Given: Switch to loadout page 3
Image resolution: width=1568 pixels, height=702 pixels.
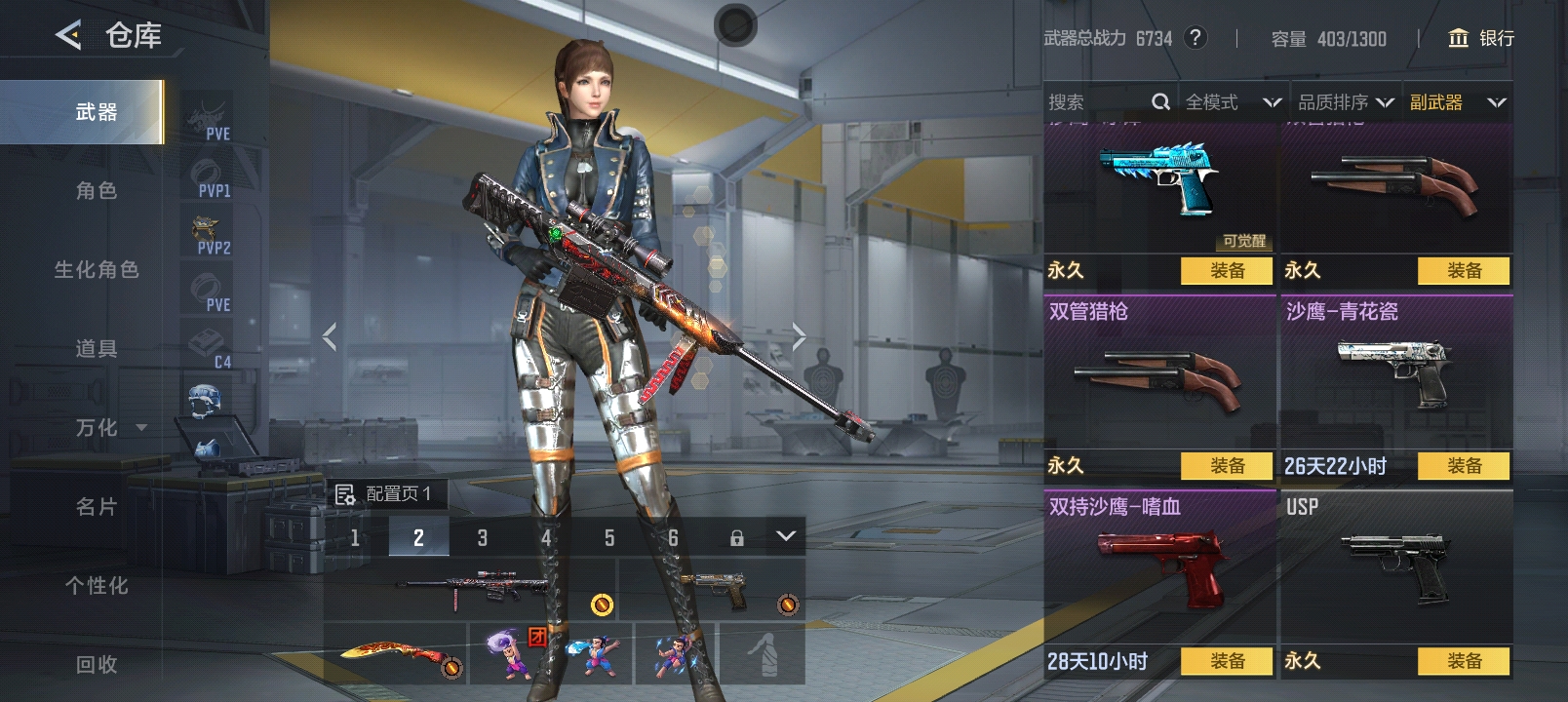Looking at the screenshot, I should point(482,537).
